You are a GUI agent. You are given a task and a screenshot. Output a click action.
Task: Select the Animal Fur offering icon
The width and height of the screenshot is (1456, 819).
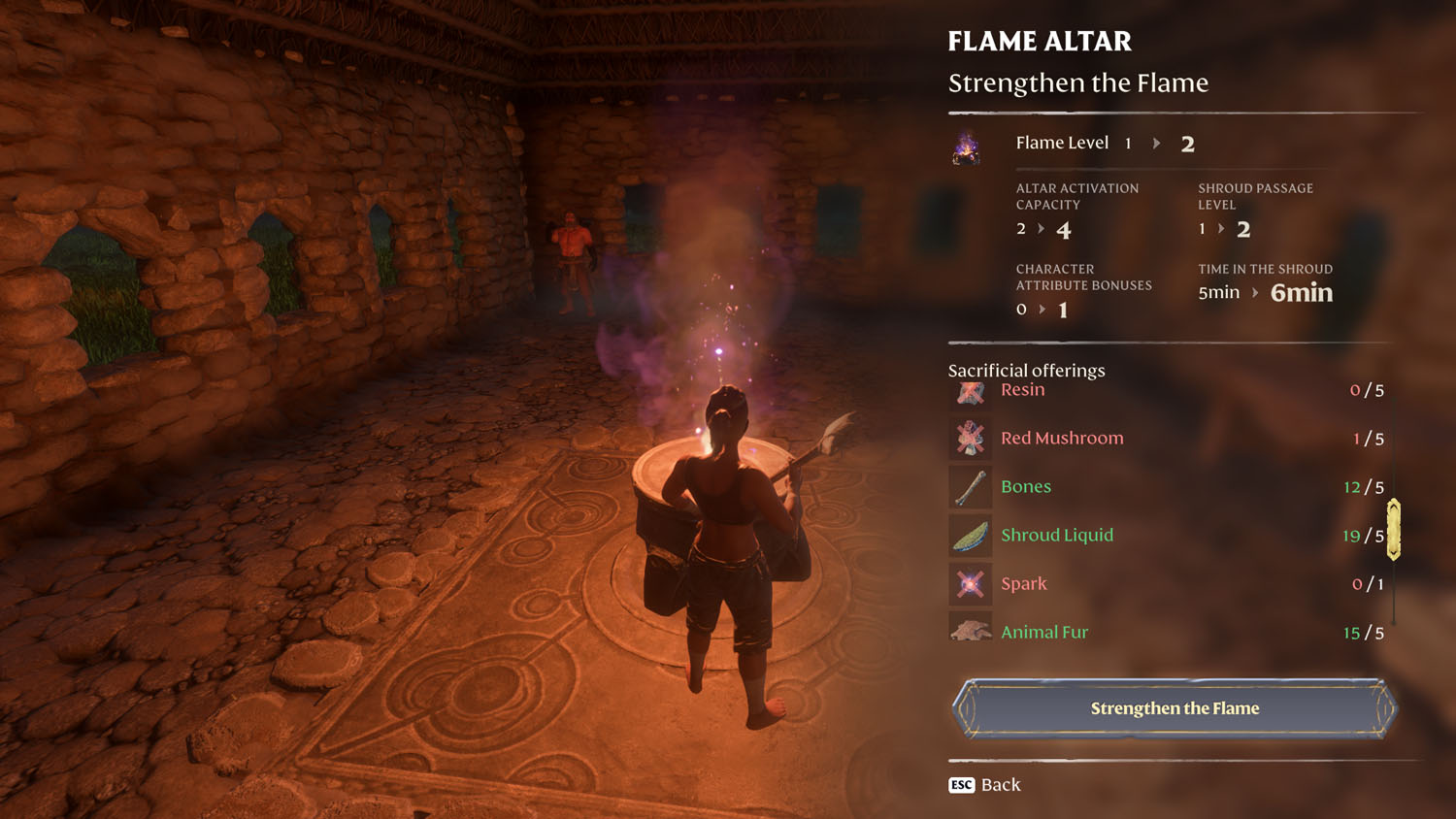[969, 631]
